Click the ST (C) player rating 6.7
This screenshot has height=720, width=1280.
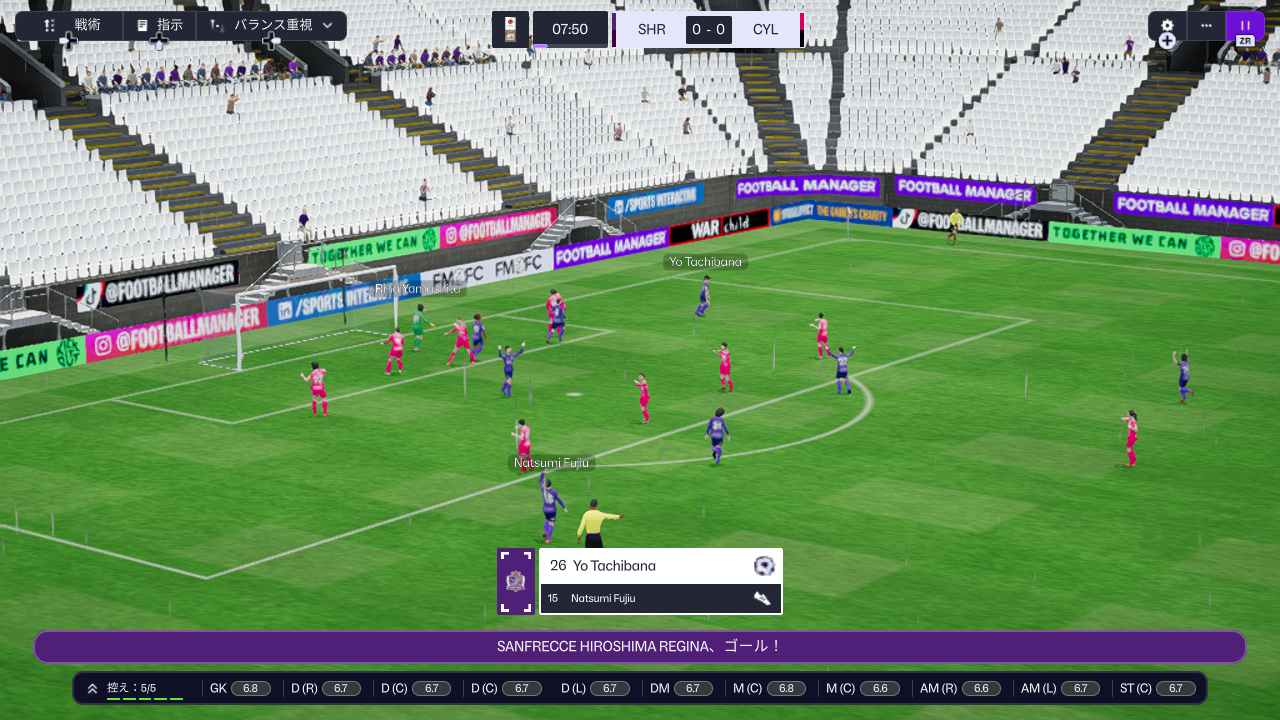(x=1175, y=688)
